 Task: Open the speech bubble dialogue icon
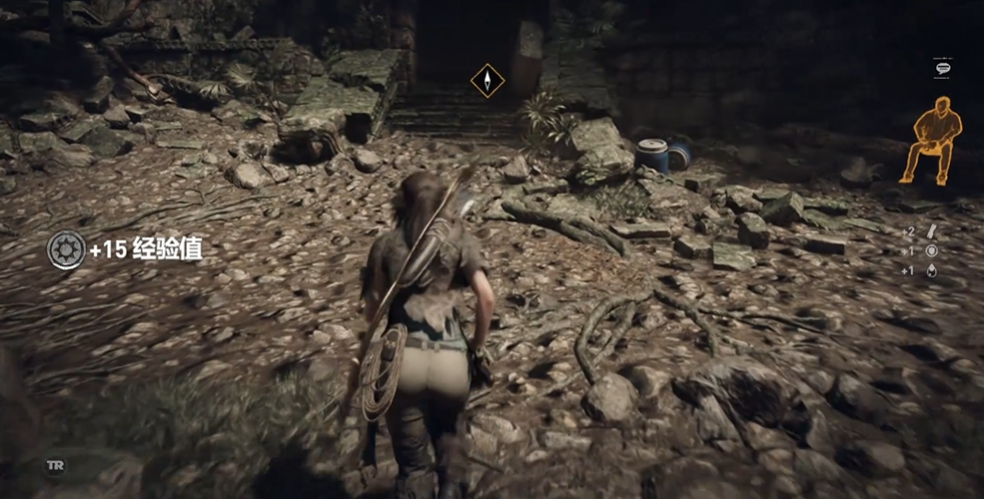pos(942,68)
